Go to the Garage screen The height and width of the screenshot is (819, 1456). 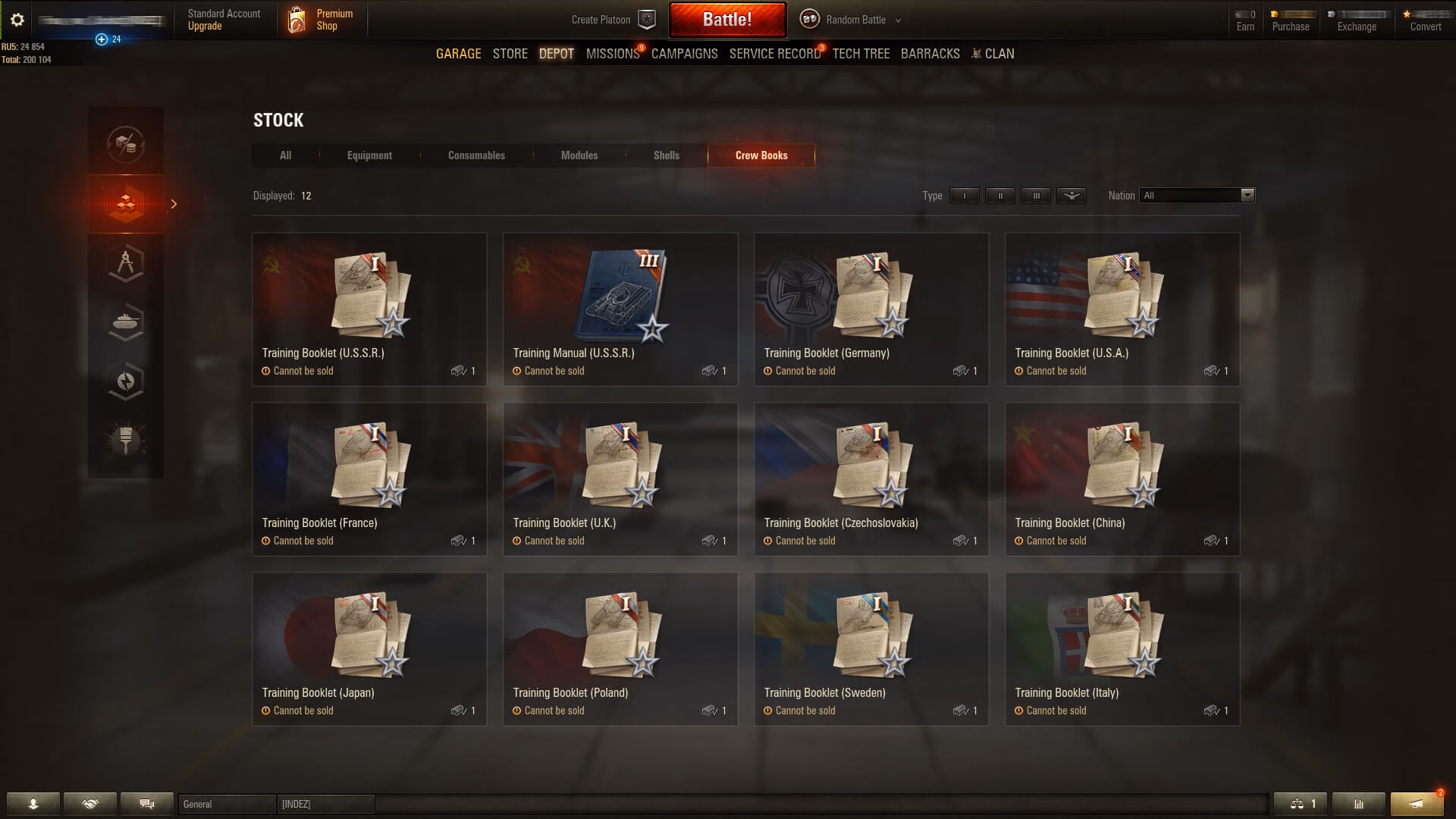[x=458, y=54]
